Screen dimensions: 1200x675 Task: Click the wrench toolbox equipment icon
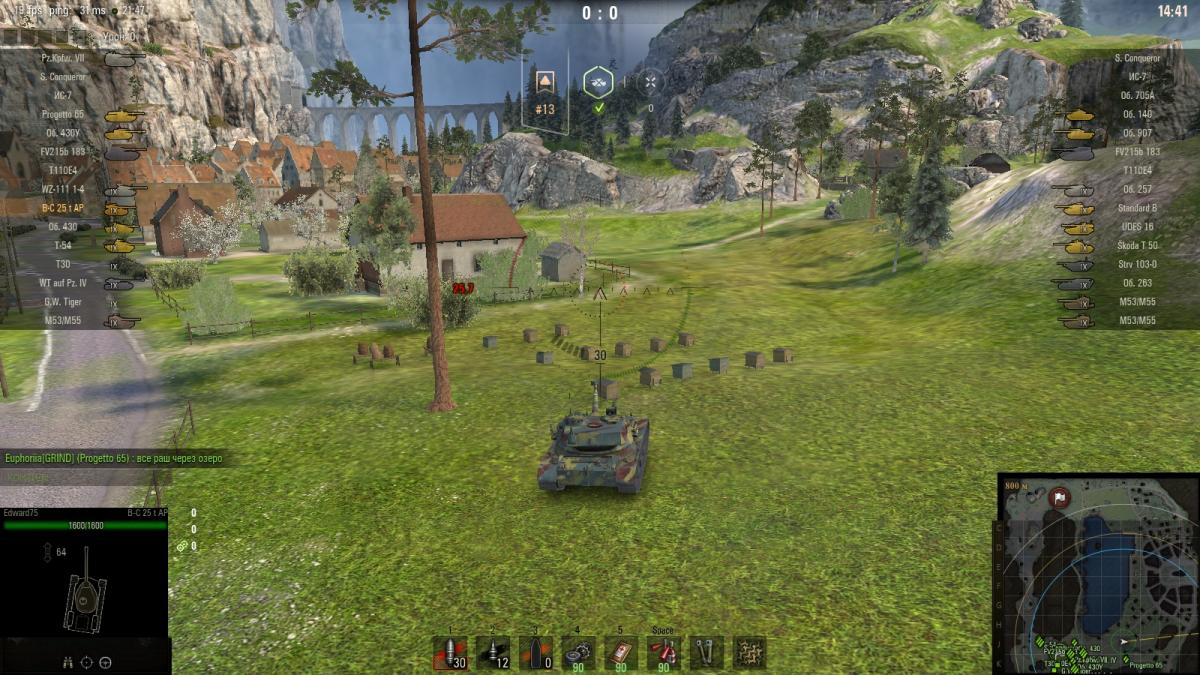707,653
